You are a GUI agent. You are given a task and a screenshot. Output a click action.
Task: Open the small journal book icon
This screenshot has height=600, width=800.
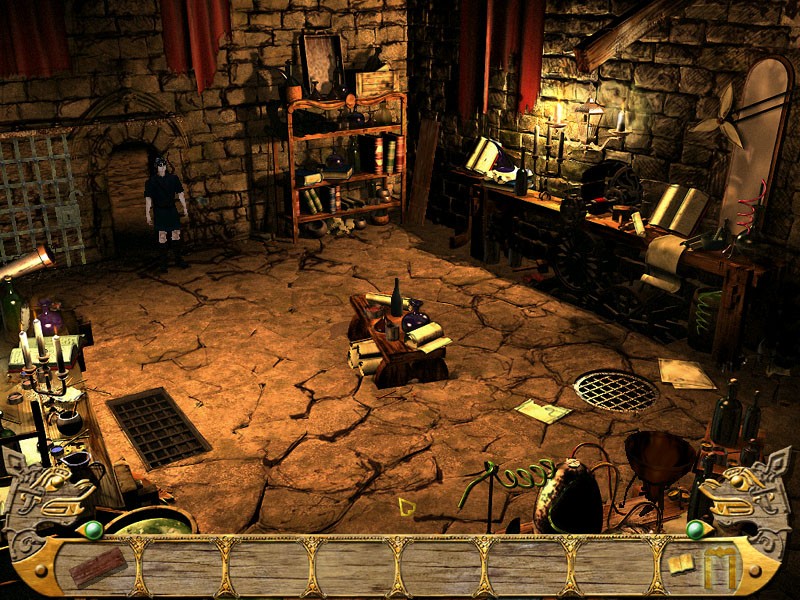click(682, 564)
